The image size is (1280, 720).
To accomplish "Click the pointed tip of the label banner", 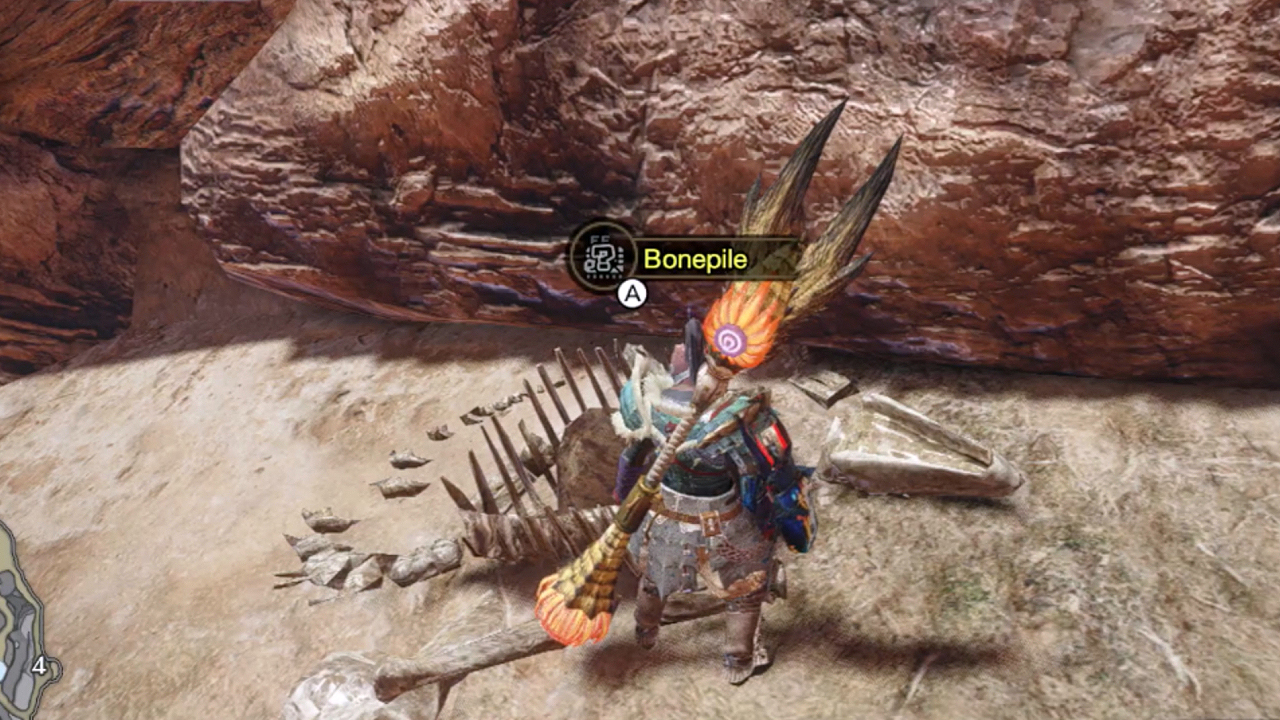I will click(x=795, y=259).
